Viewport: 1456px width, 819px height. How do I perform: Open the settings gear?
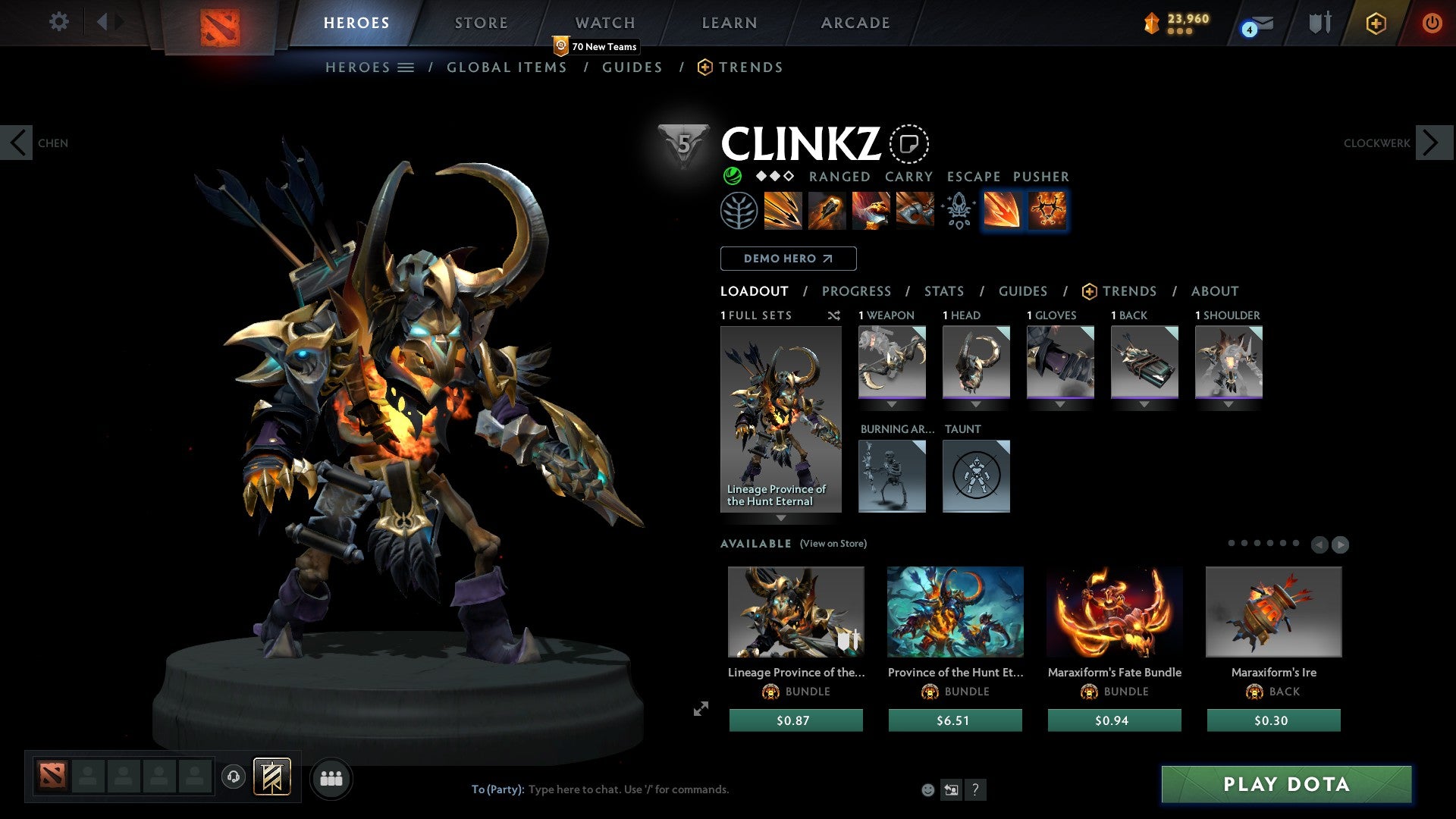58,22
